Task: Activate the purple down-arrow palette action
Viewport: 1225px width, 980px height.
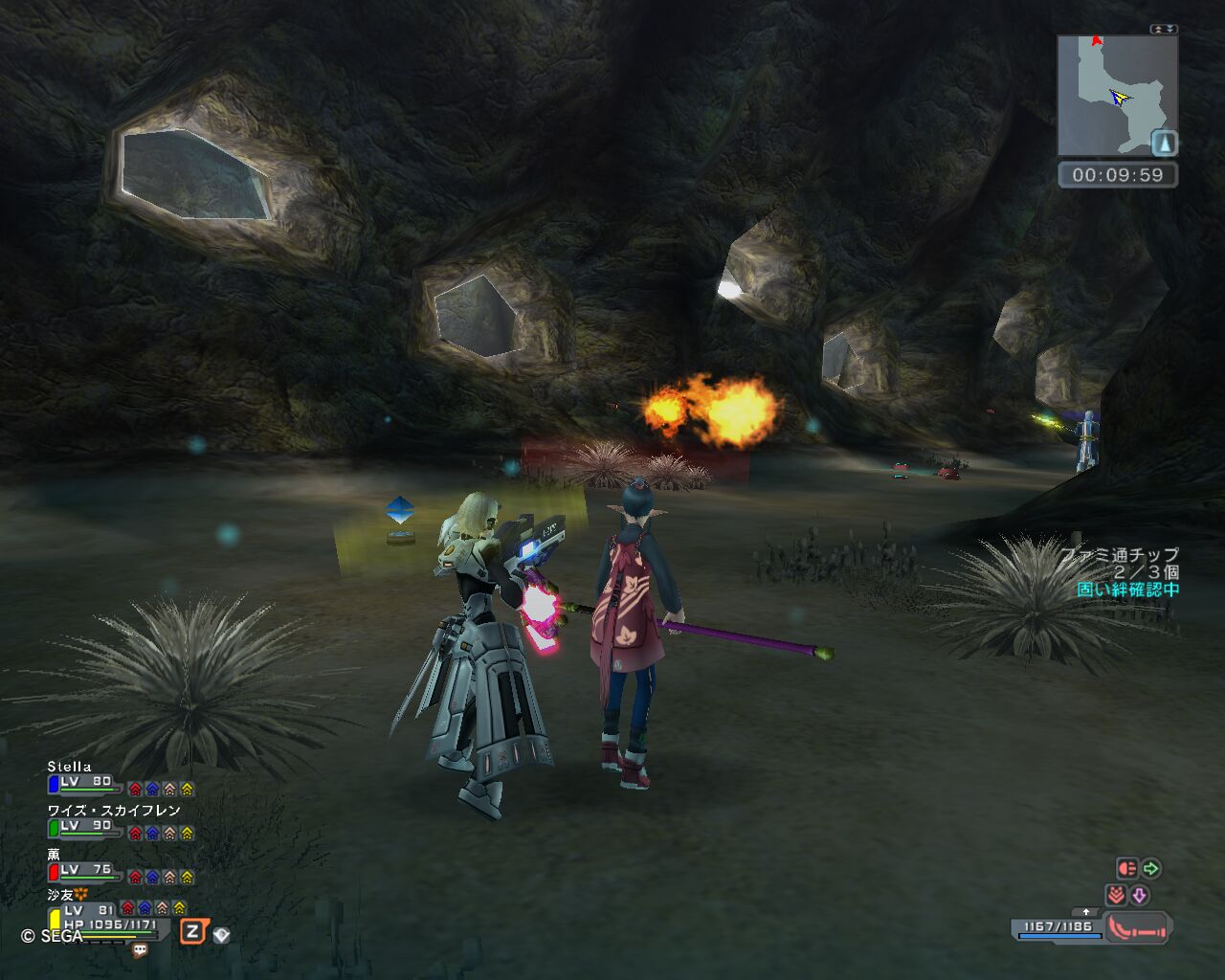Action: click(1140, 896)
